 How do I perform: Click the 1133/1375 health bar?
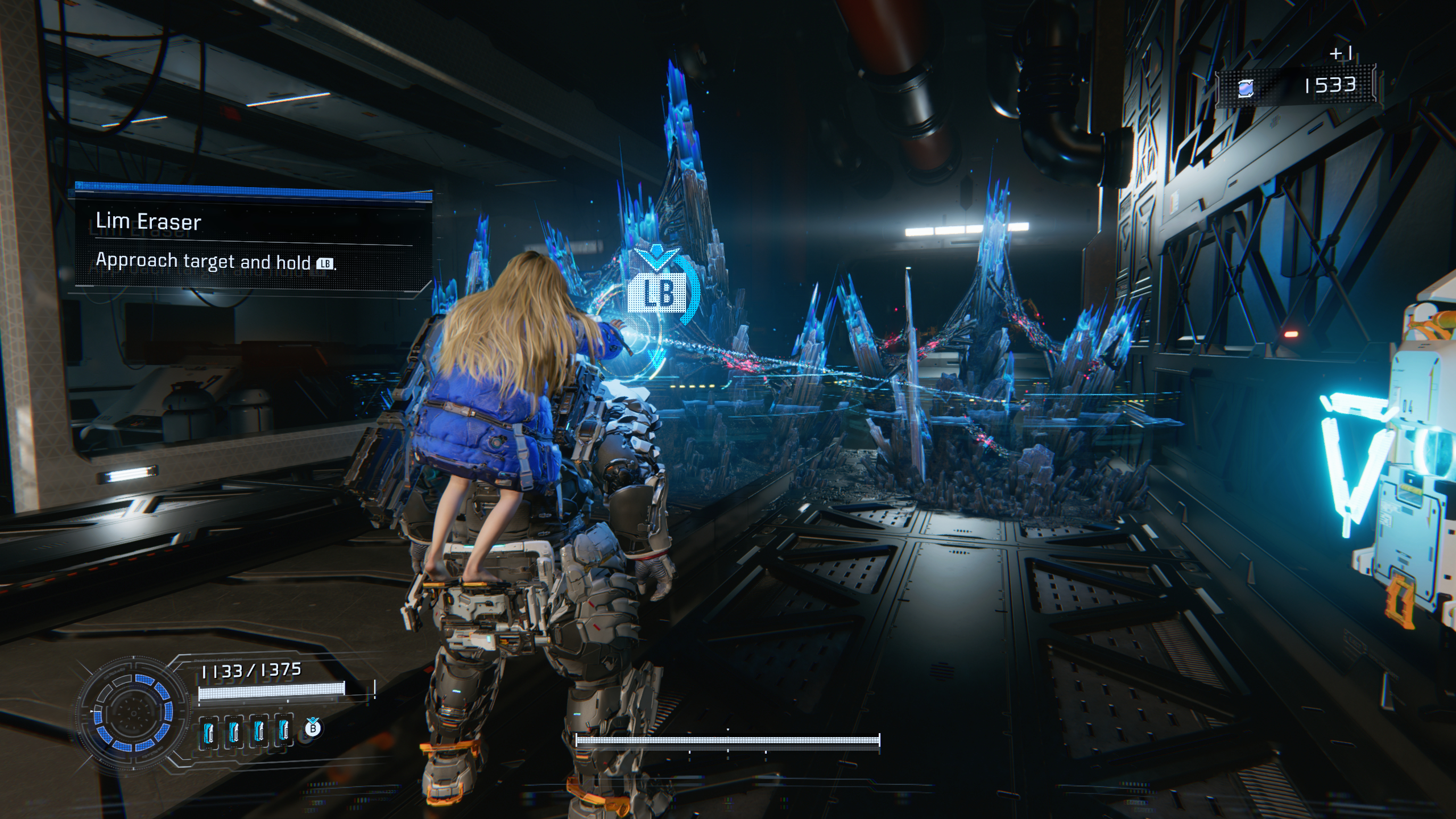point(270,692)
